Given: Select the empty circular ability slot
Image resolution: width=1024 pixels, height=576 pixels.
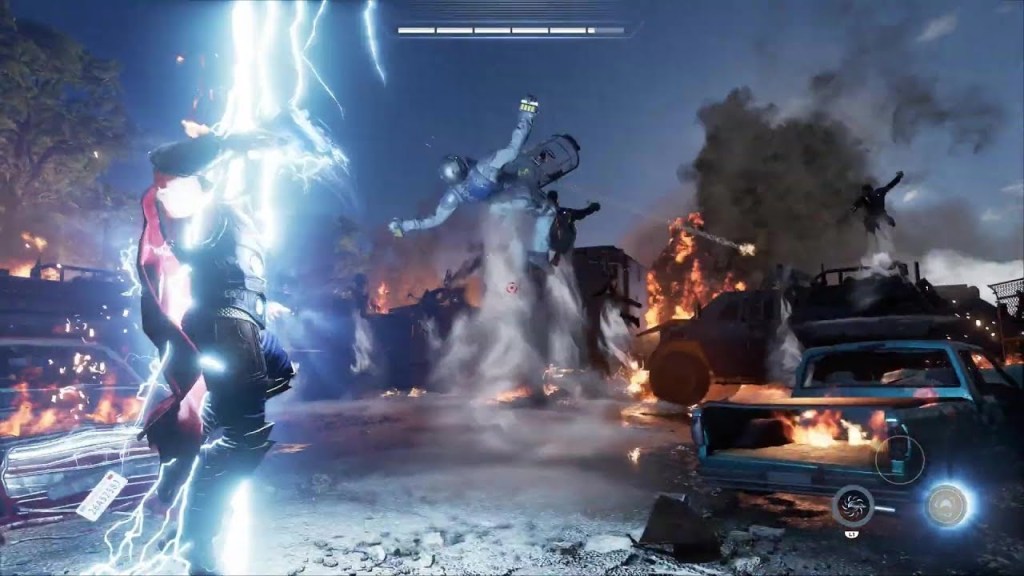Looking at the screenshot, I should tap(899, 460).
